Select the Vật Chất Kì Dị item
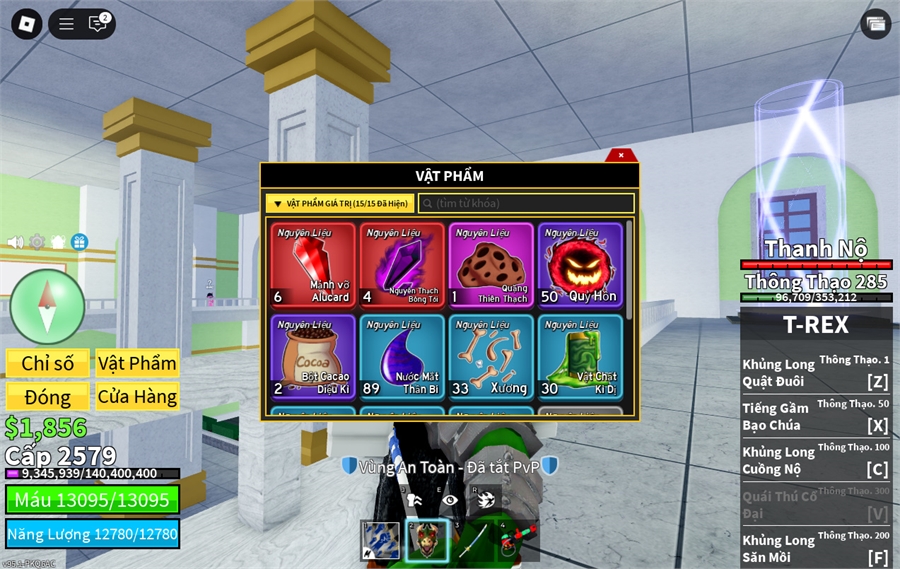Screen dimensions: 900x569 [x=580, y=357]
